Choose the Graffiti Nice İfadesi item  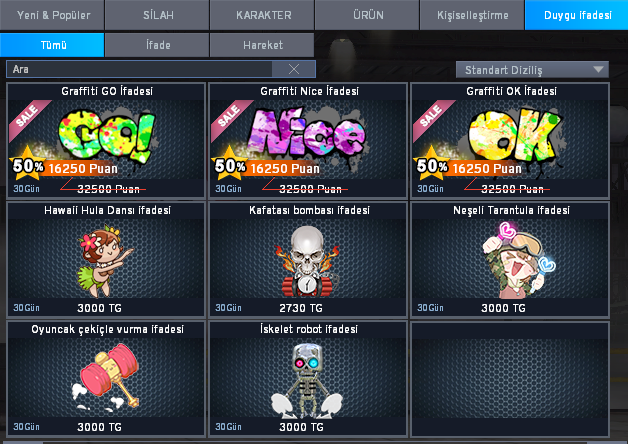307,141
